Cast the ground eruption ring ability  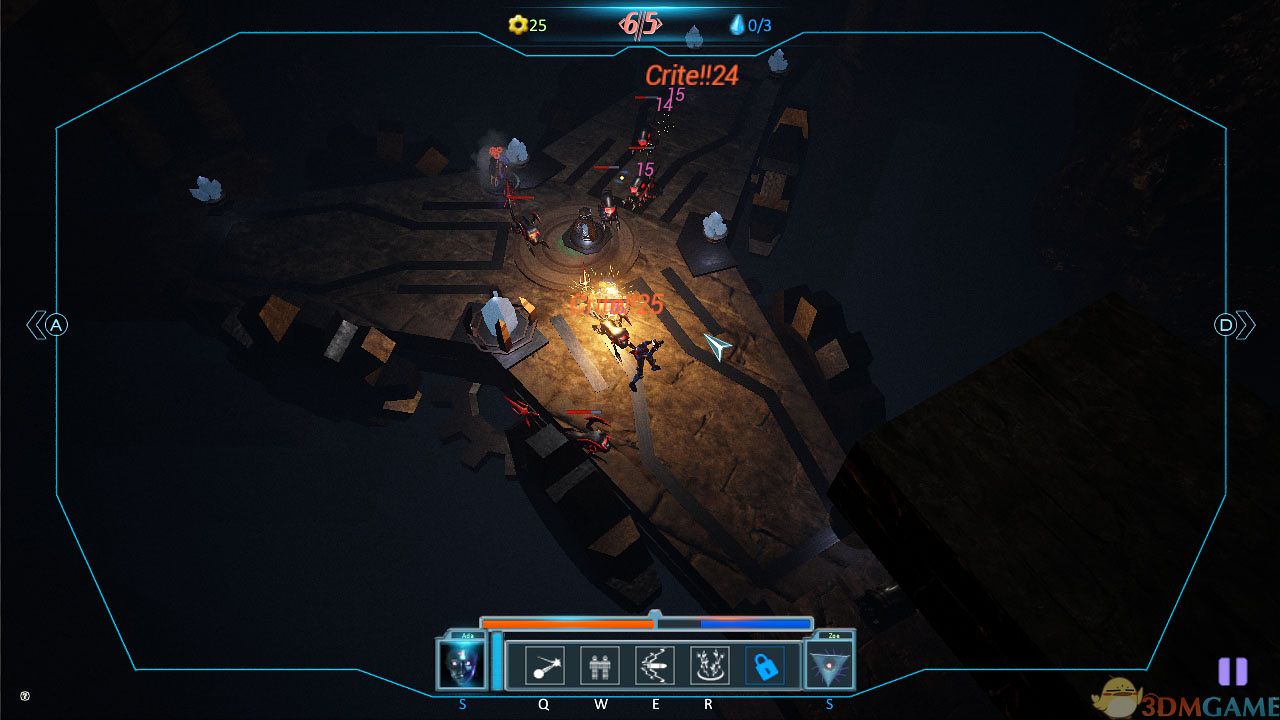[709, 666]
